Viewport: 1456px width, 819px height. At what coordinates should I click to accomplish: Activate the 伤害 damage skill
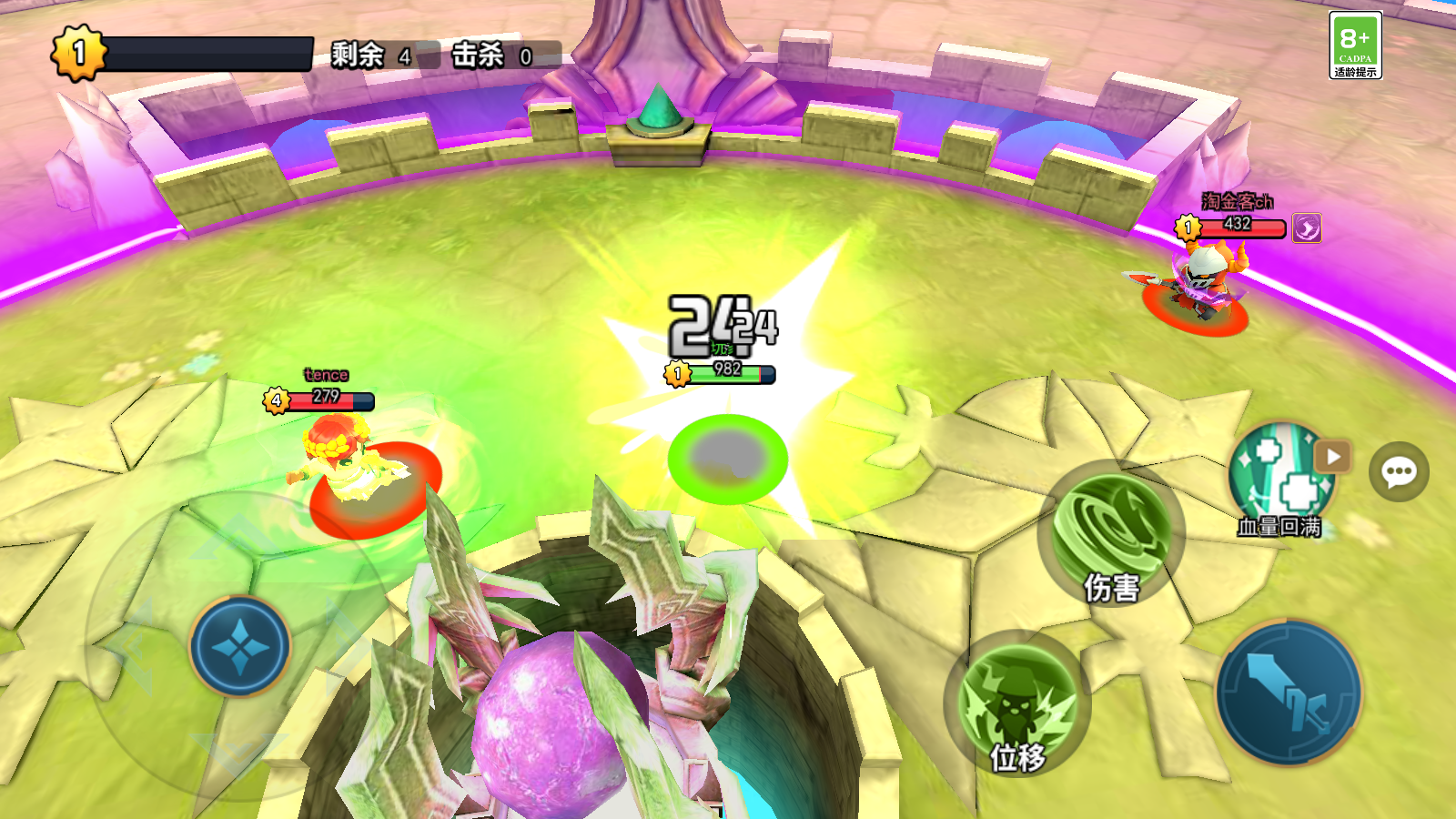pos(1110,533)
